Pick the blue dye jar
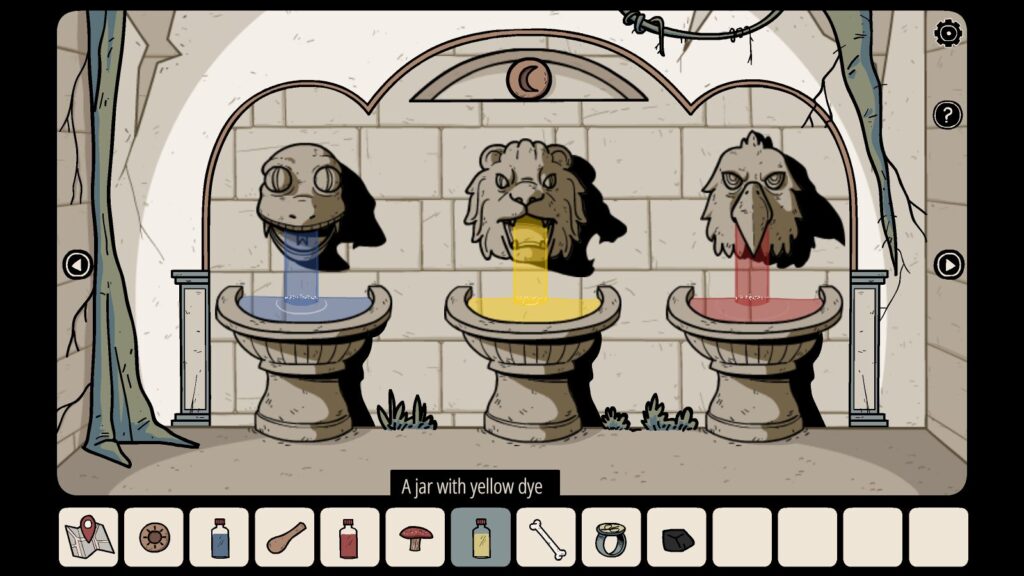 (x=219, y=537)
